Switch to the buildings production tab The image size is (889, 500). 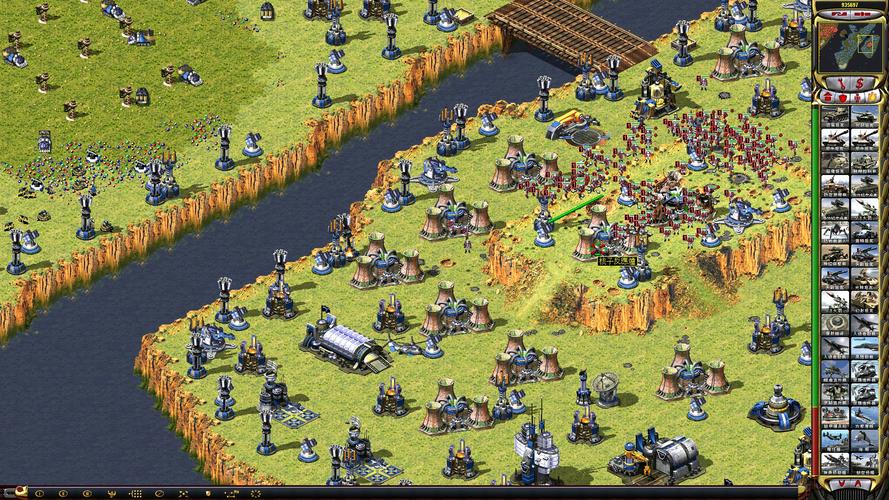point(828,97)
